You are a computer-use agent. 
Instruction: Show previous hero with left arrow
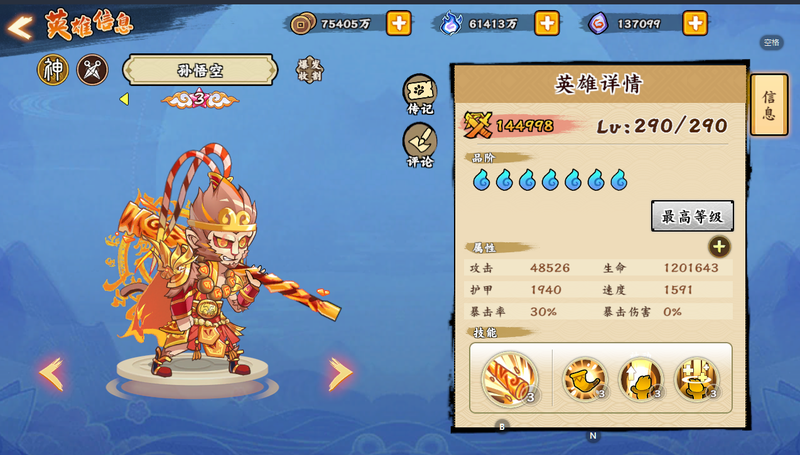pyautogui.click(x=50, y=374)
